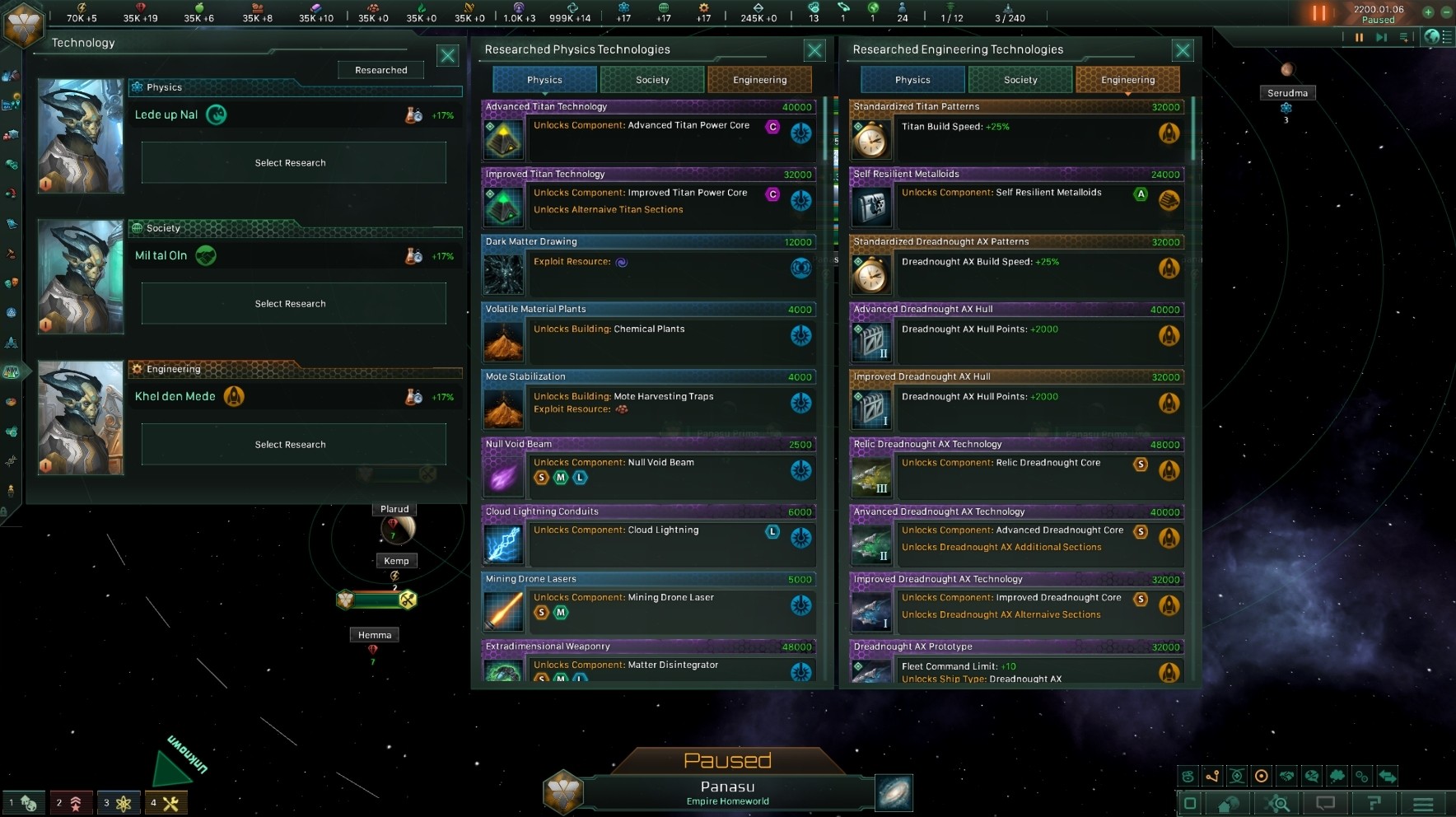Open the galactic search magnifier icon

point(1276,802)
